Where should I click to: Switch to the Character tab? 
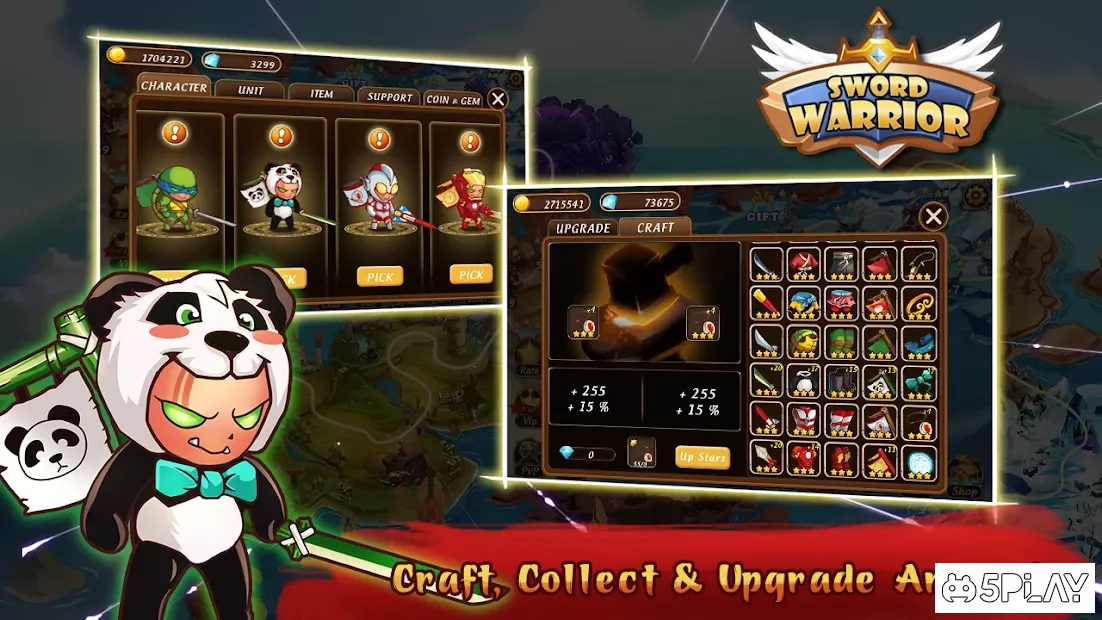174,86
